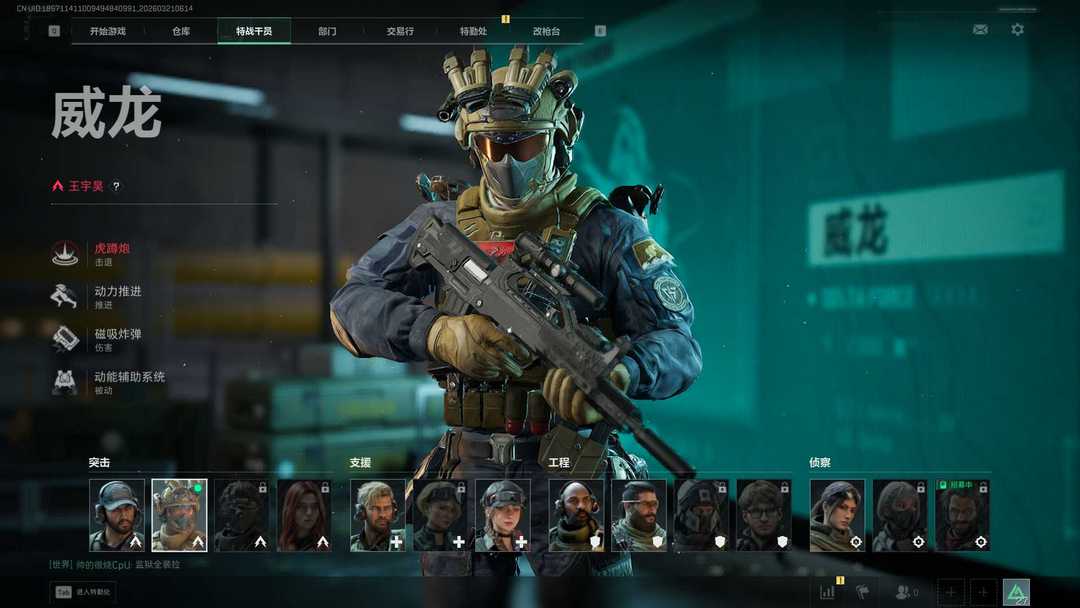Open the 开始游戏 tab

[108, 31]
